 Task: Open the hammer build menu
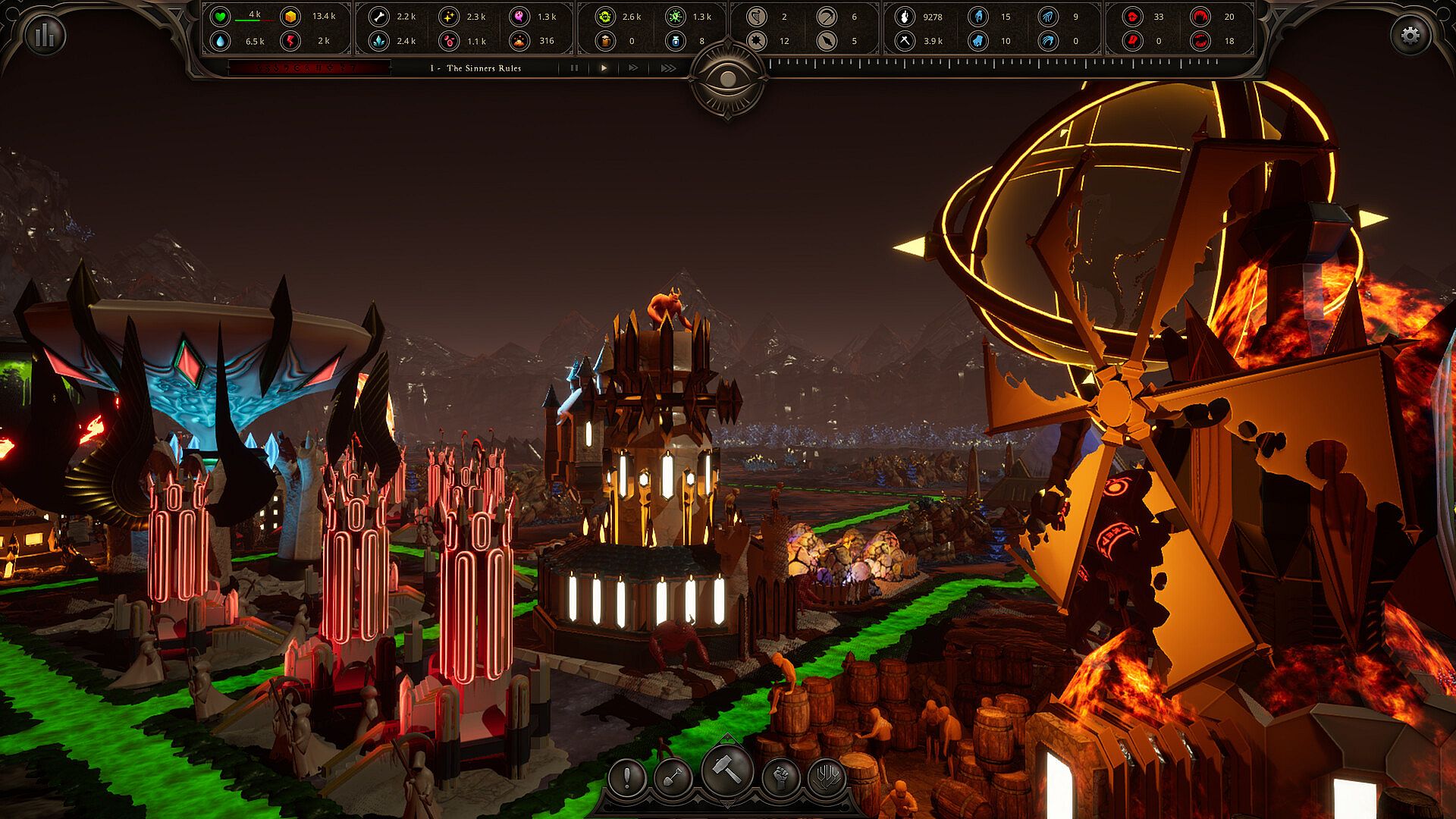[727, 770]
